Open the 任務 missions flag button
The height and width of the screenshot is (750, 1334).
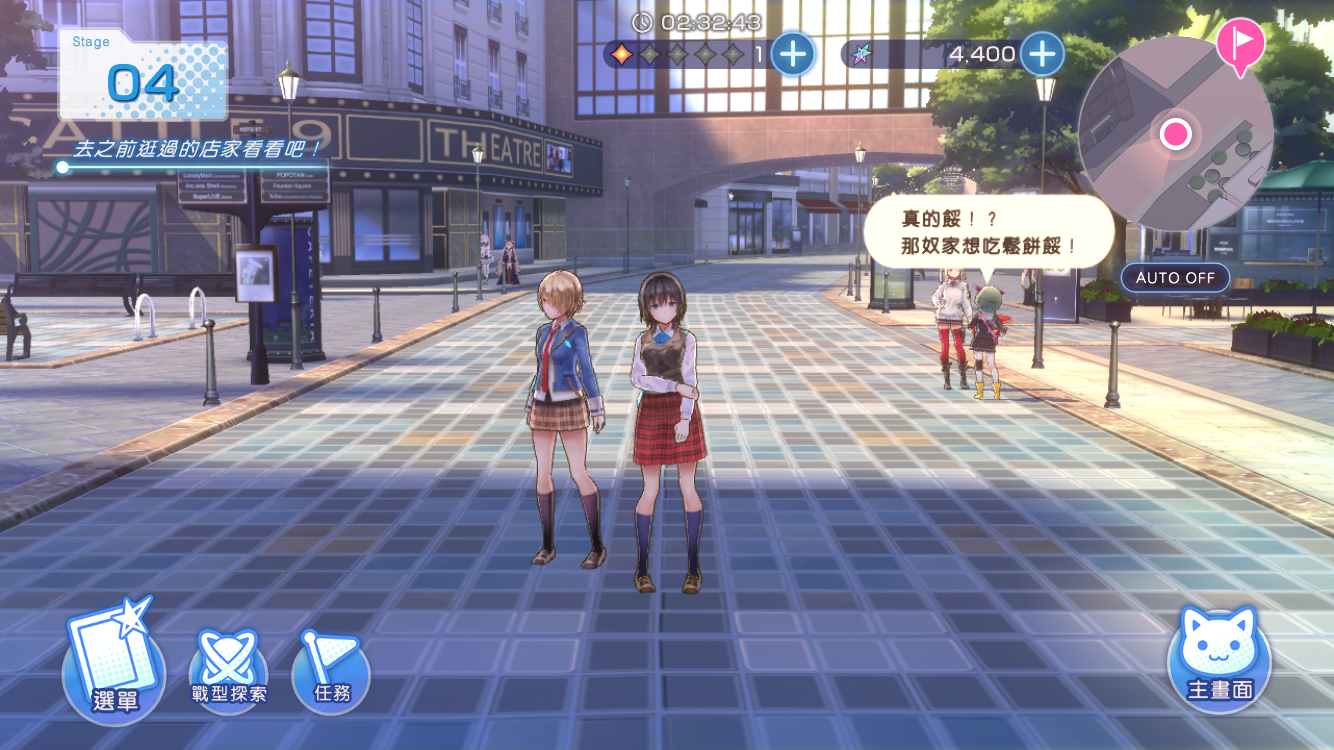[331, 672]
